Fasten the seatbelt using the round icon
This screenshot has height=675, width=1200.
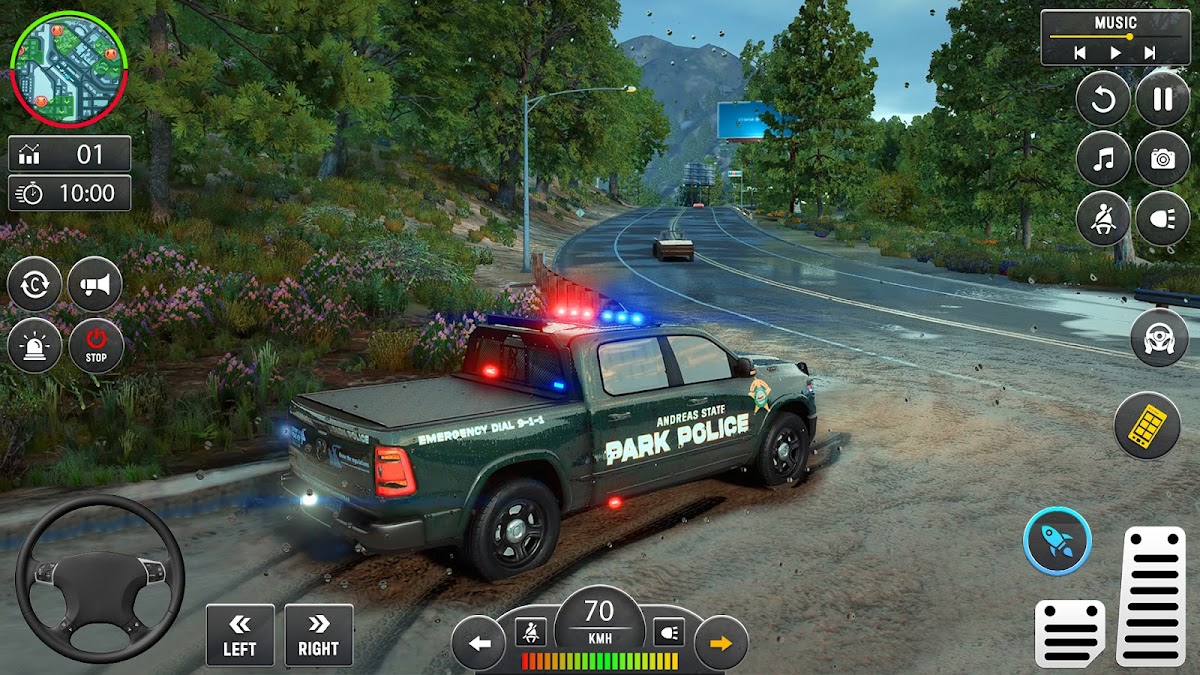(x=1103, y=218)
